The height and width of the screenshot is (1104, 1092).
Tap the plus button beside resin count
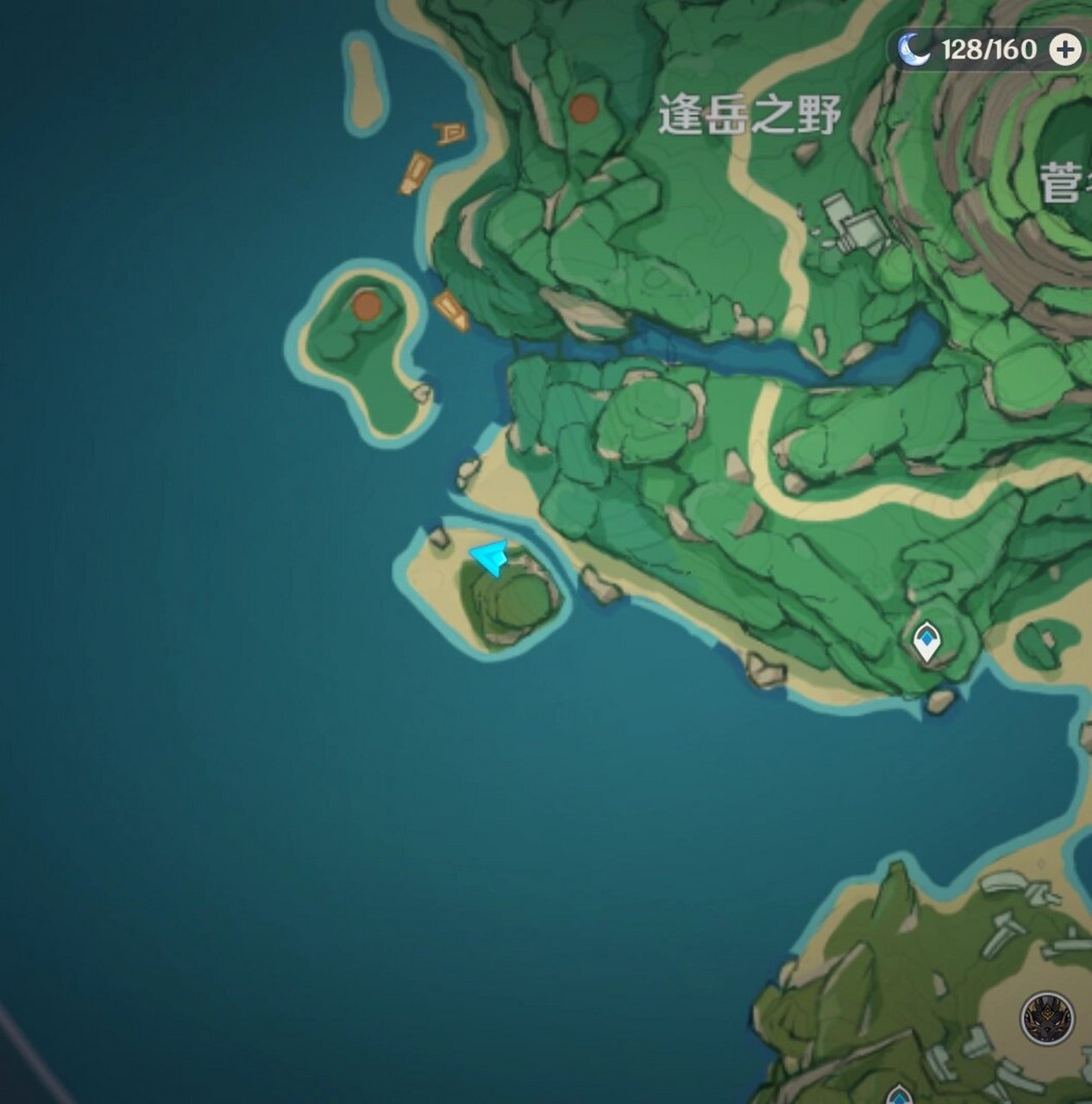click(x=1065, y=50)
